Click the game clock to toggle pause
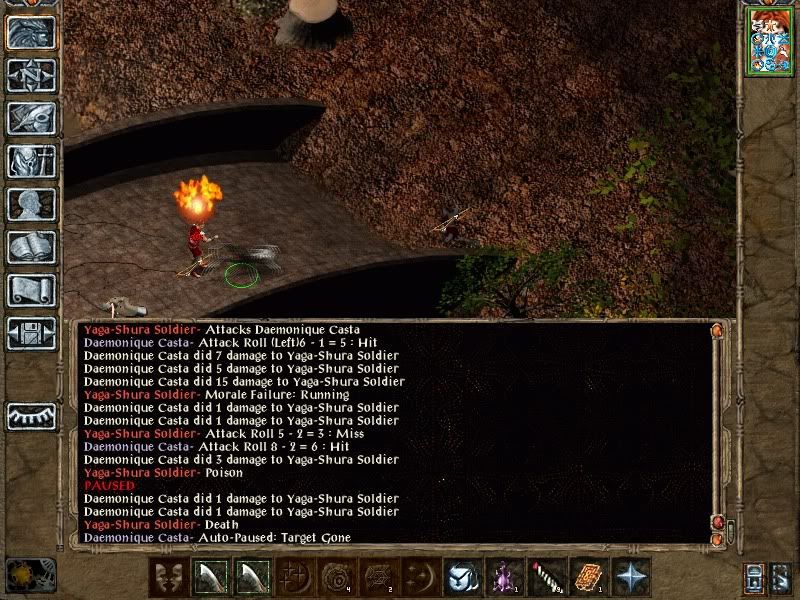The image size is (800, 600). point(30,575)
